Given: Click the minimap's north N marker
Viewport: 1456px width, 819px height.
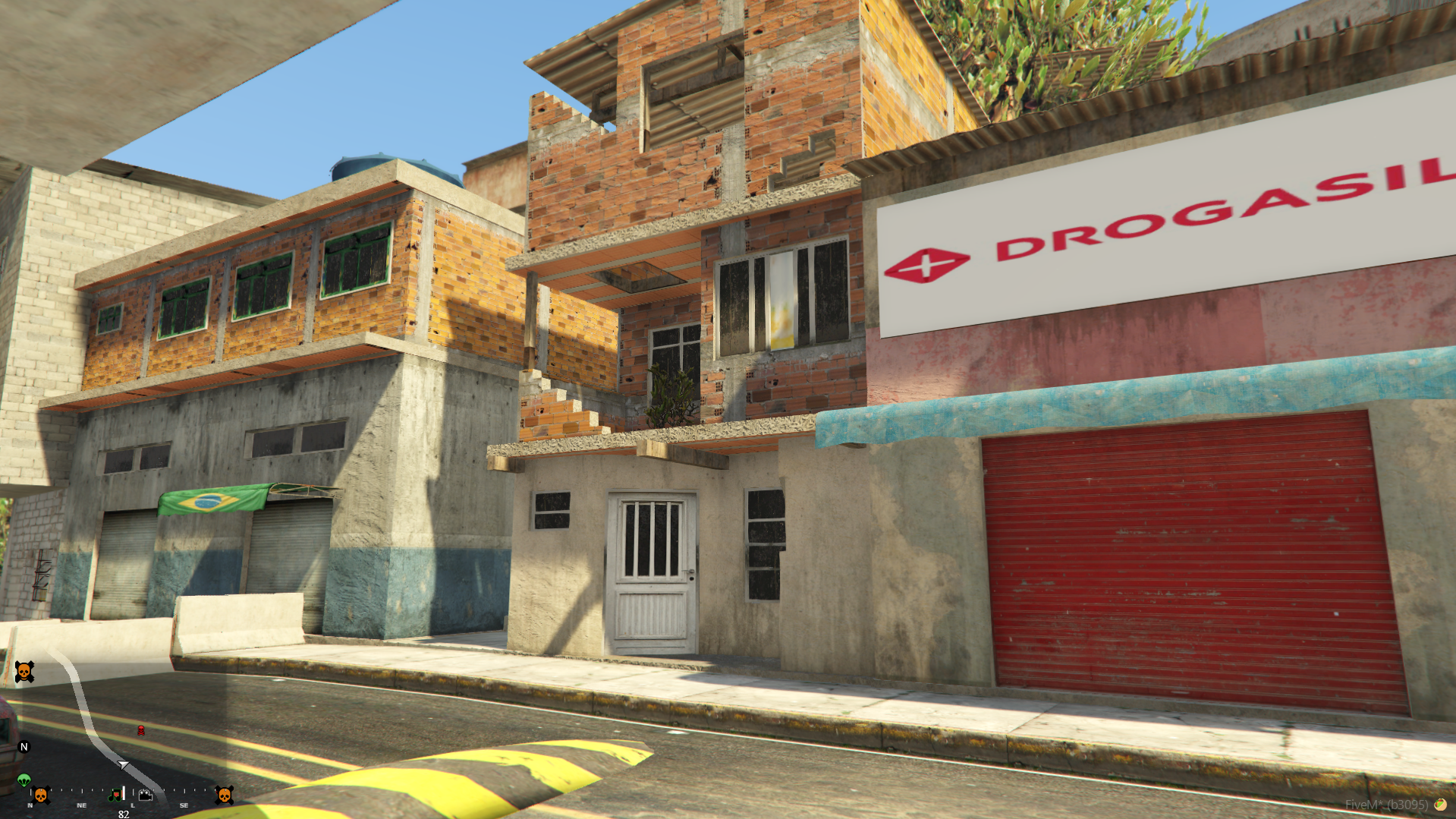Looking at the screenshot, I should click(x=24, y=747).
